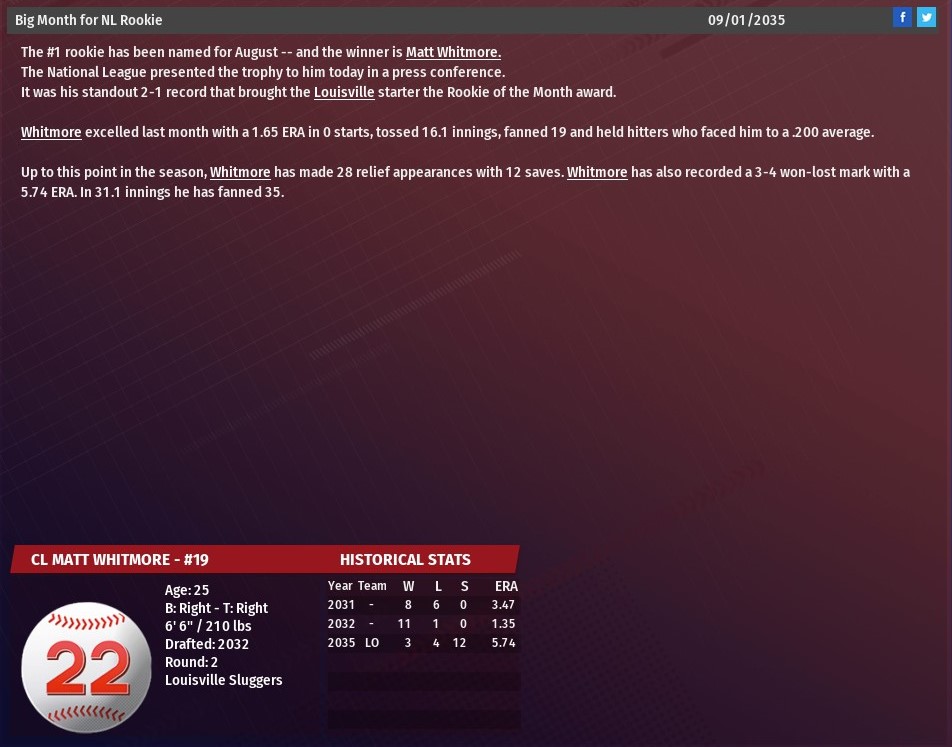Click Whitmore link before 'excelled last month'
952x747 pixels.
coord(51,132)
